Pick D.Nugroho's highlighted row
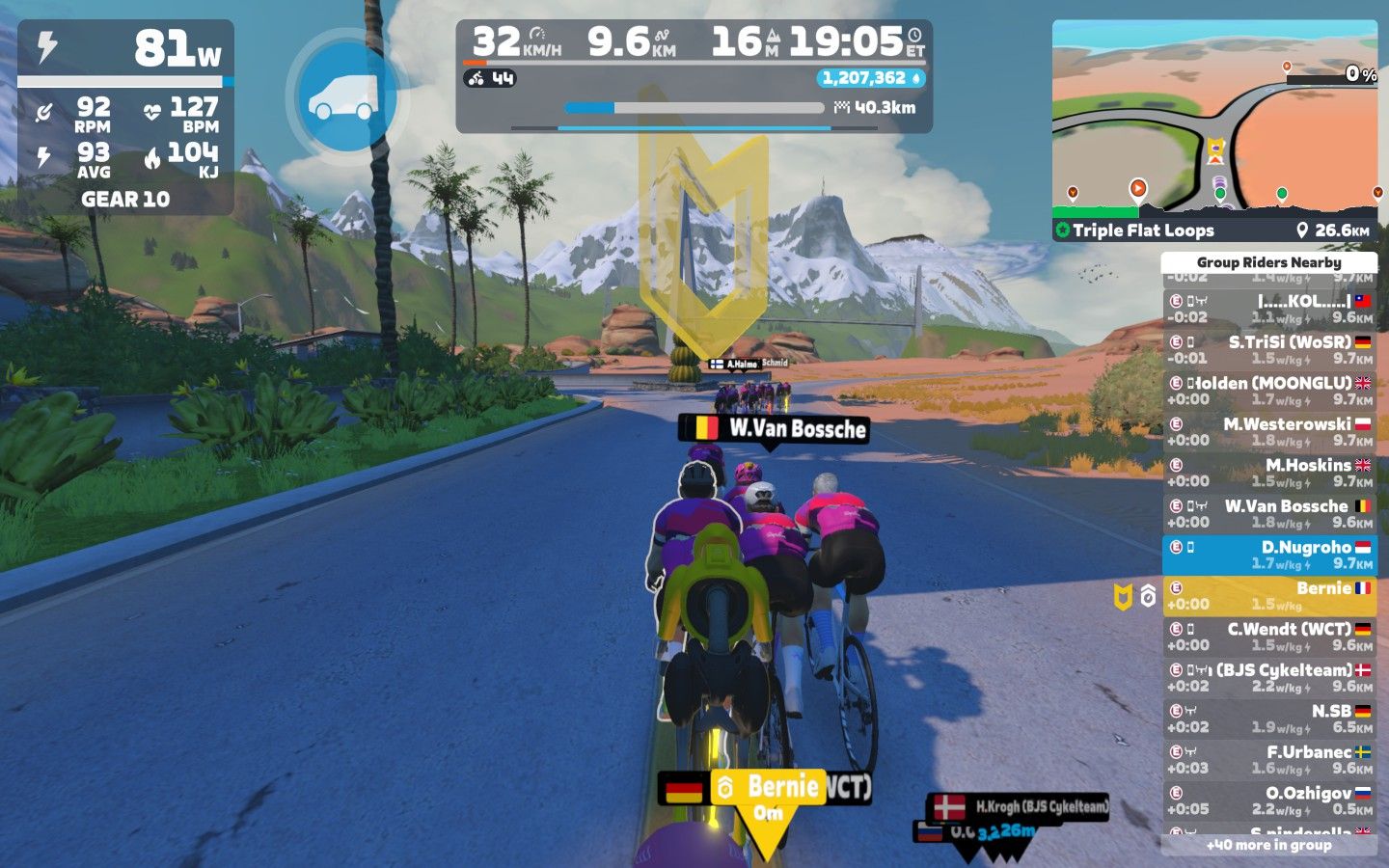Screen dimensions: 1389x868 pos(1269,556)
